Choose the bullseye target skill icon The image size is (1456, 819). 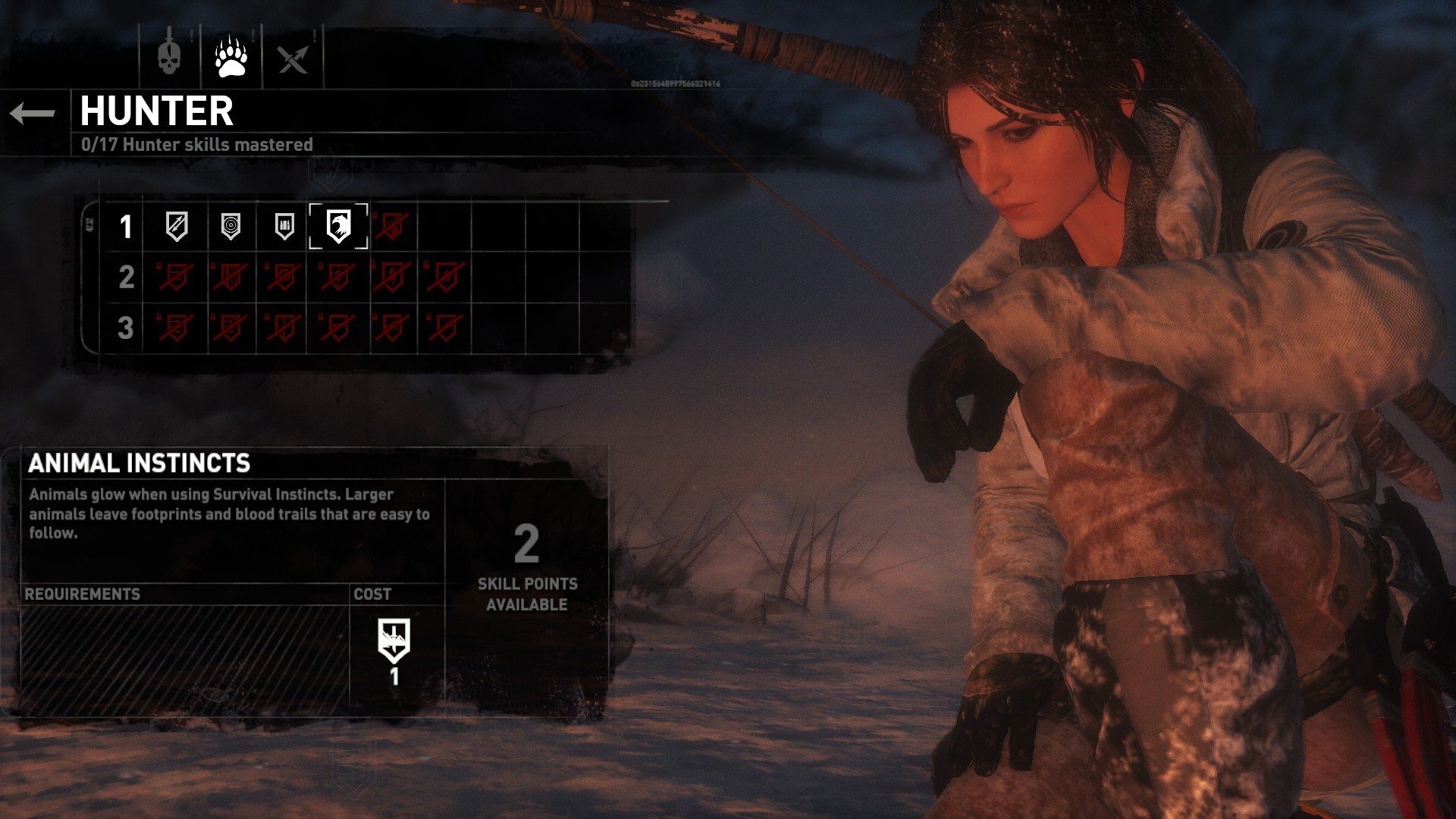(231, 226)
